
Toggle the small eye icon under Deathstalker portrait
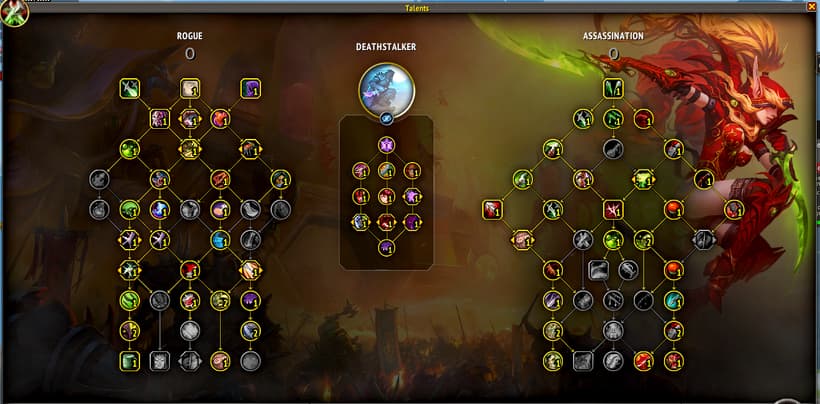pos(386,117)
